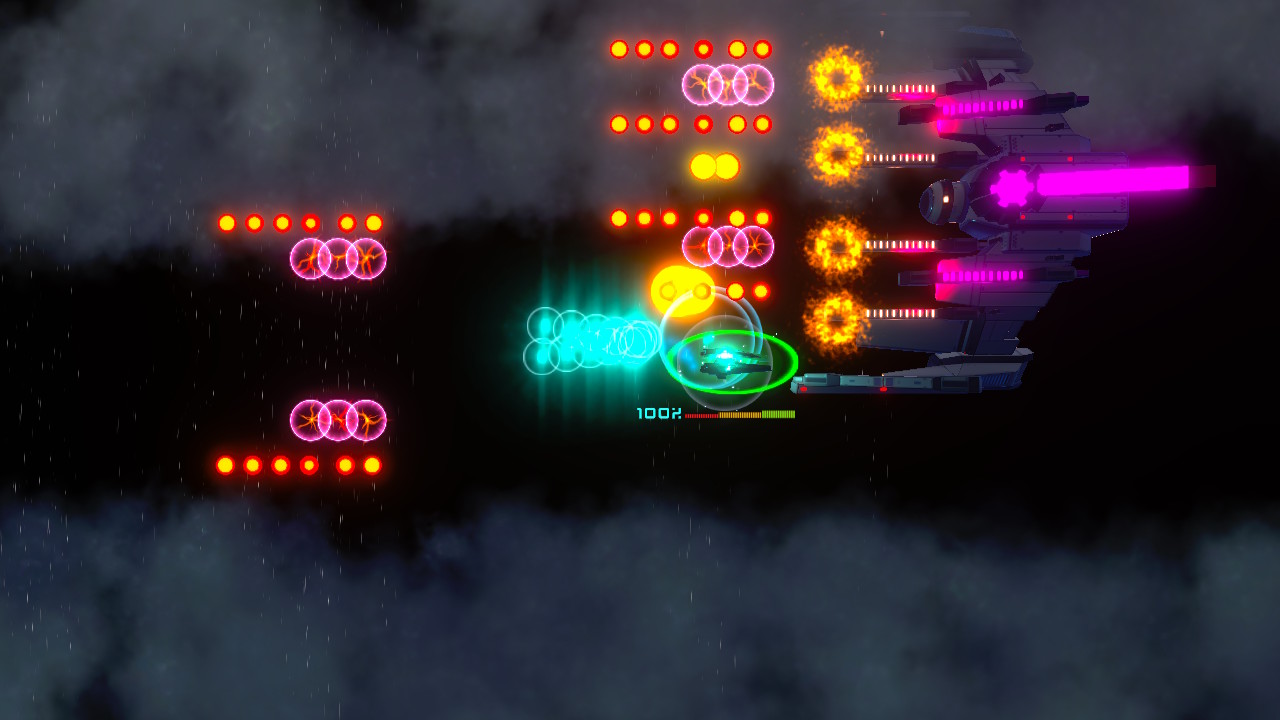Viewport: 1280px width, 720px height.
Task: Click the topmost orange fireball projectile
Action: coord(836,75)
